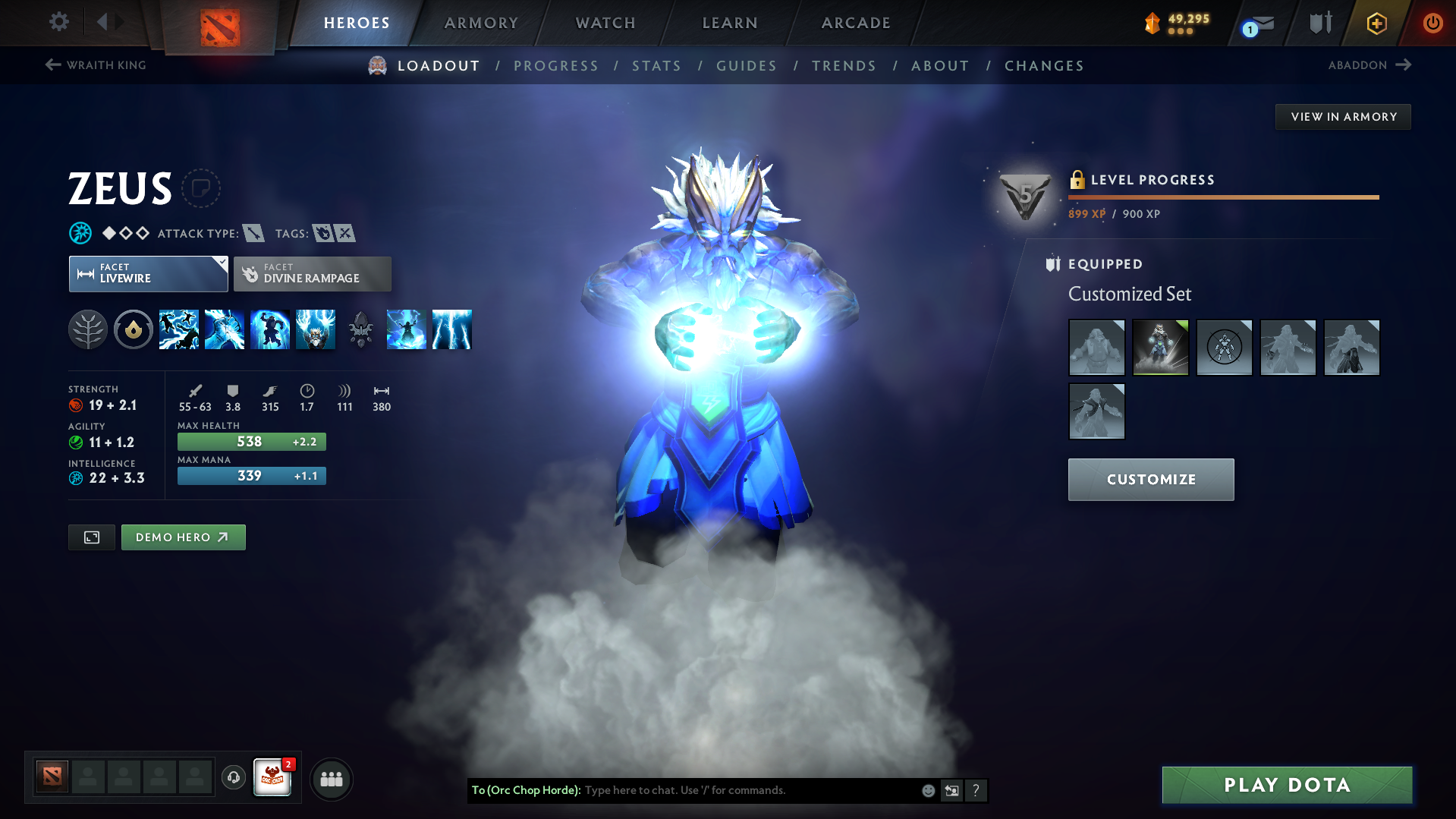Switch to the GUIDES tab
This screenshot has width=1456, height=819.
coord(746,65)
